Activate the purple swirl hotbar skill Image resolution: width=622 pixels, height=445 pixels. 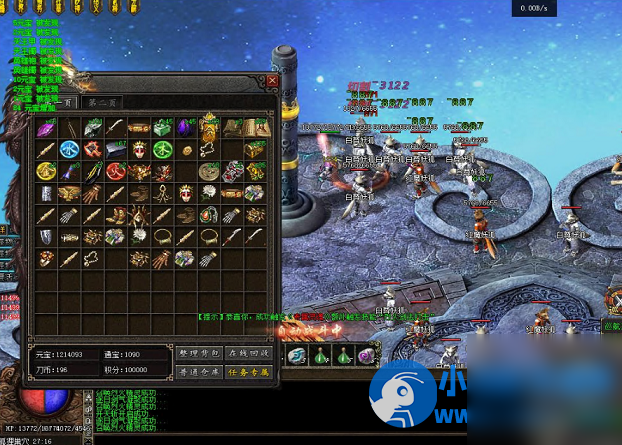[x=367, y=355]
